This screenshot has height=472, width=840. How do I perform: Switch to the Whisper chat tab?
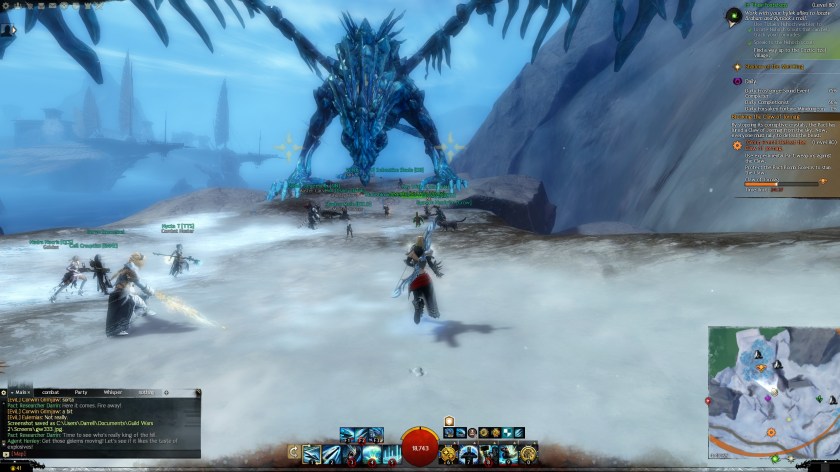click(113, 392)
